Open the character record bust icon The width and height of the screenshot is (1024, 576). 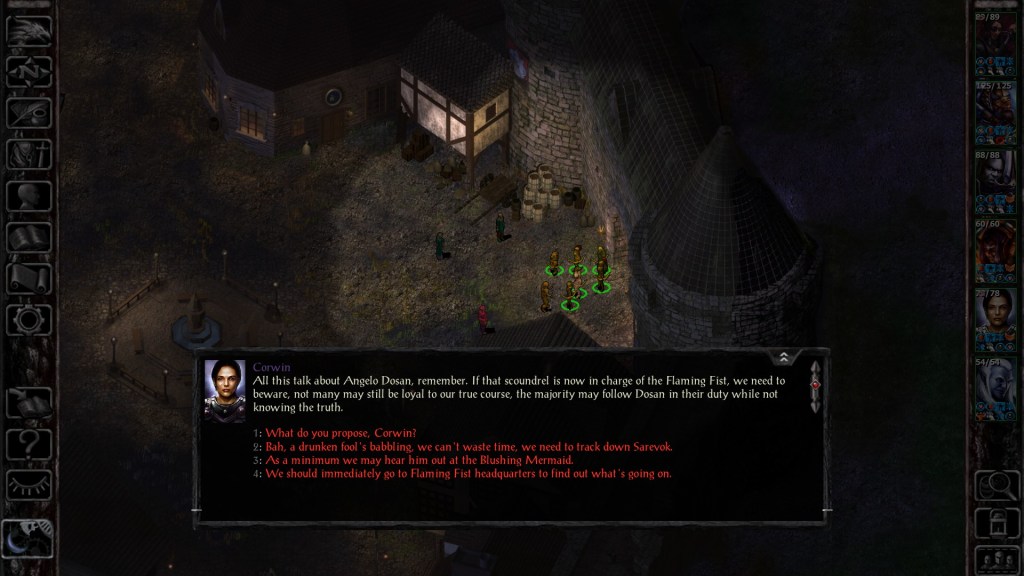29,195
